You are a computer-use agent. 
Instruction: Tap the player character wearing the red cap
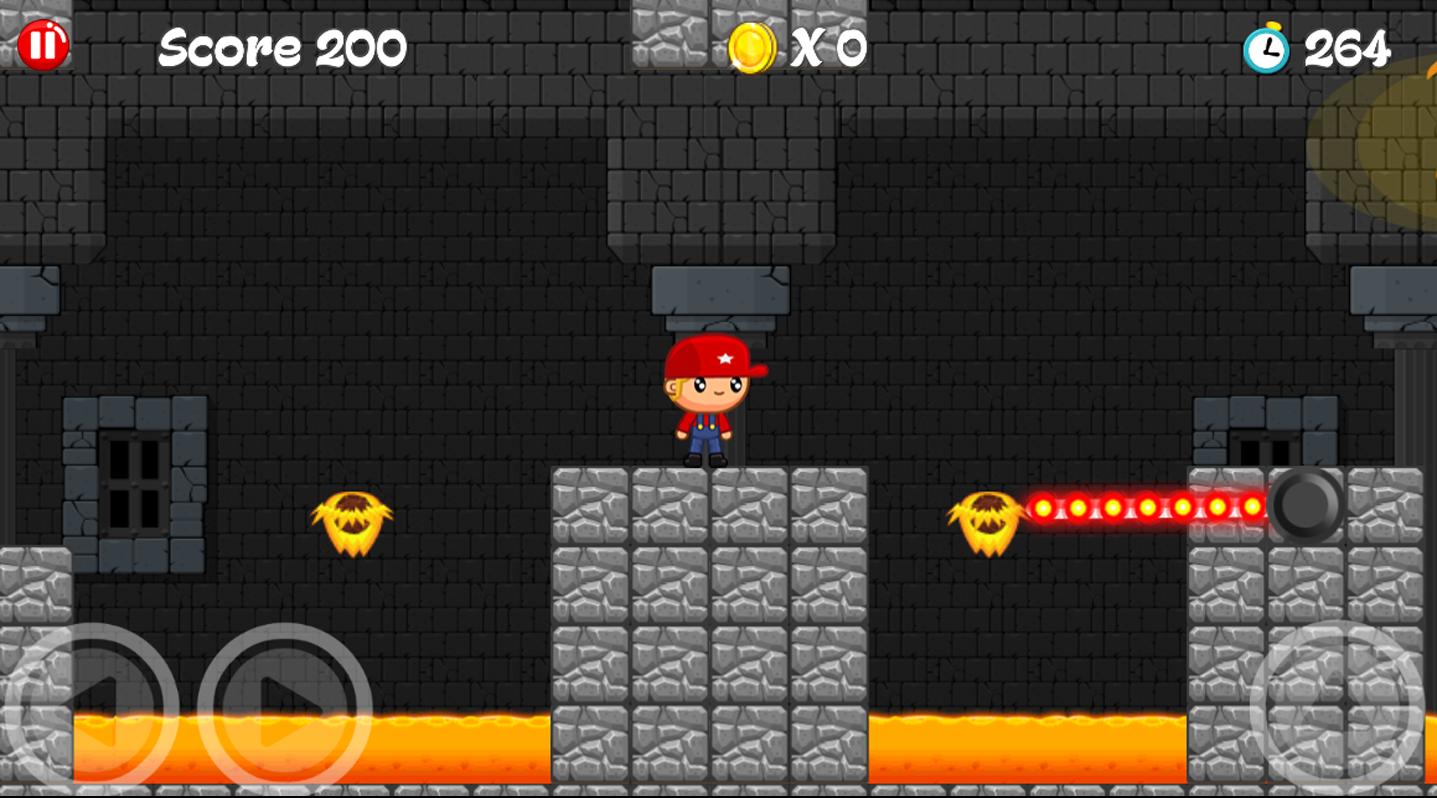tap(706, 400)
